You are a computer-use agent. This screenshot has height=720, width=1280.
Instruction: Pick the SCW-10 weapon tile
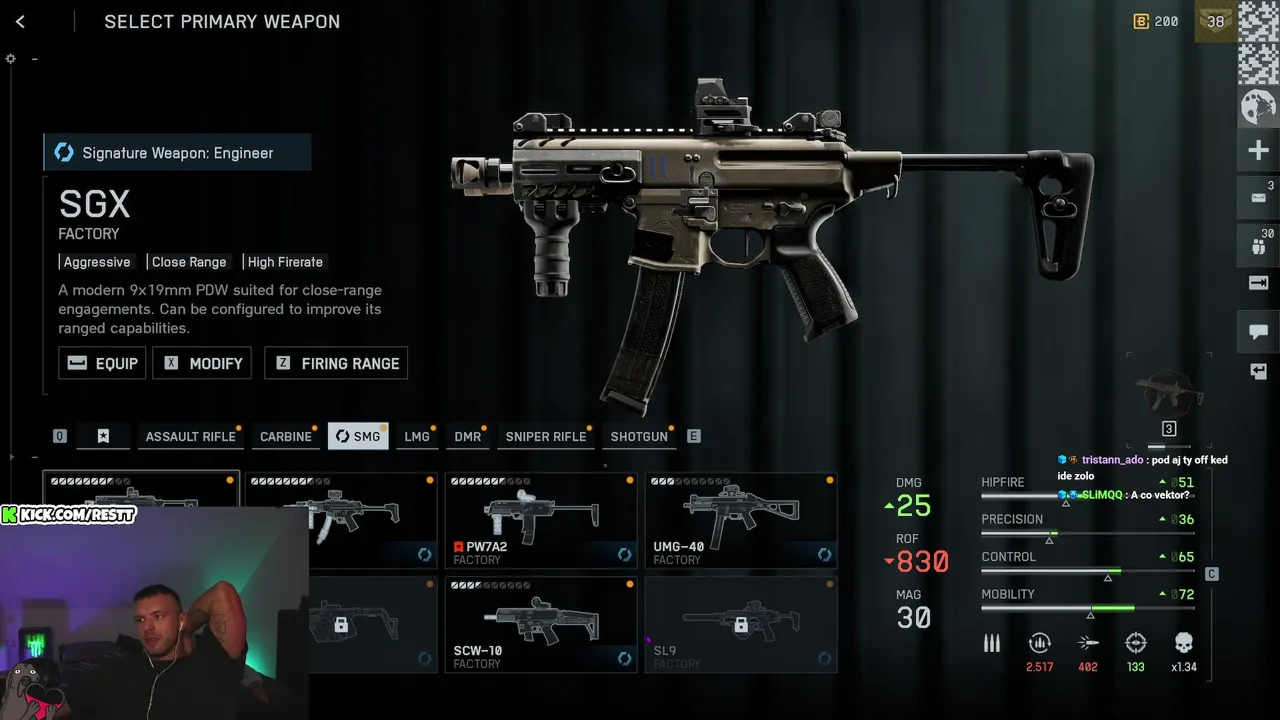click(541, 624)
